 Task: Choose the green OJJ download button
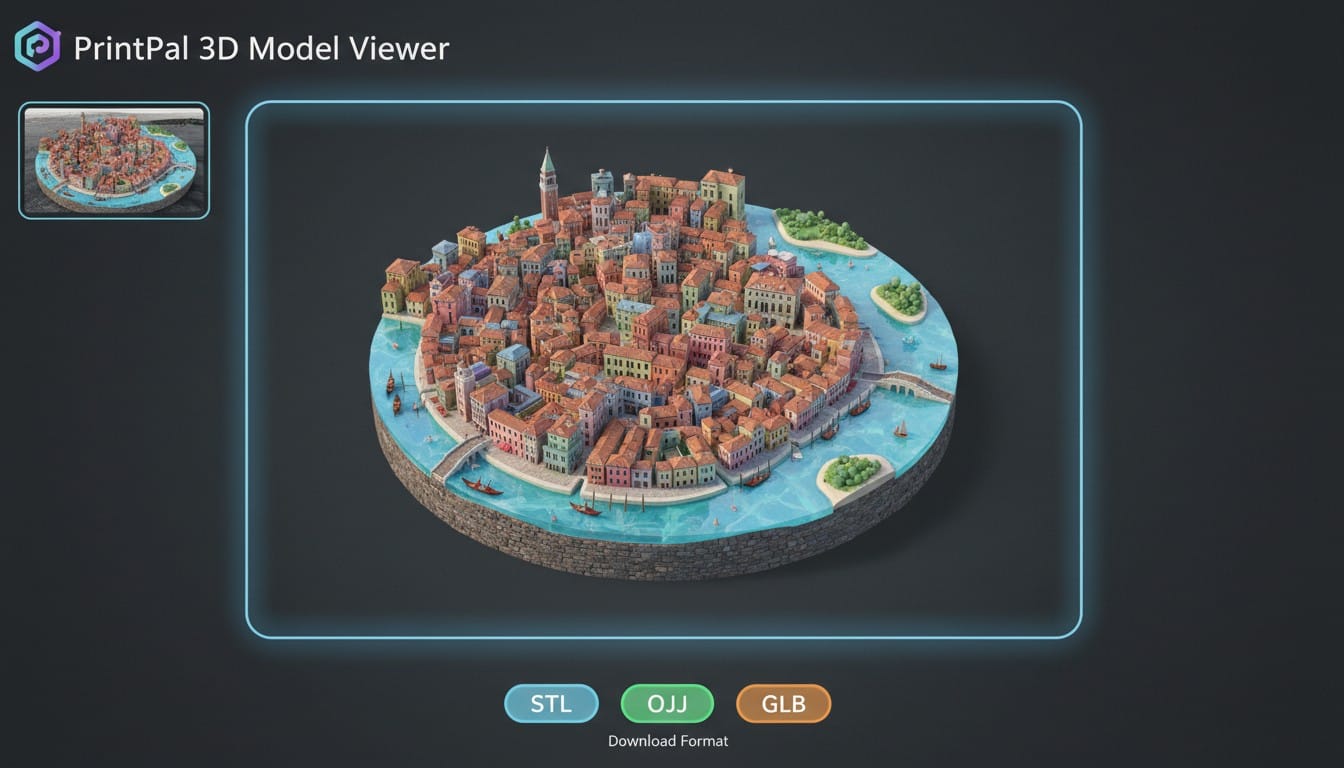[667, 704]
